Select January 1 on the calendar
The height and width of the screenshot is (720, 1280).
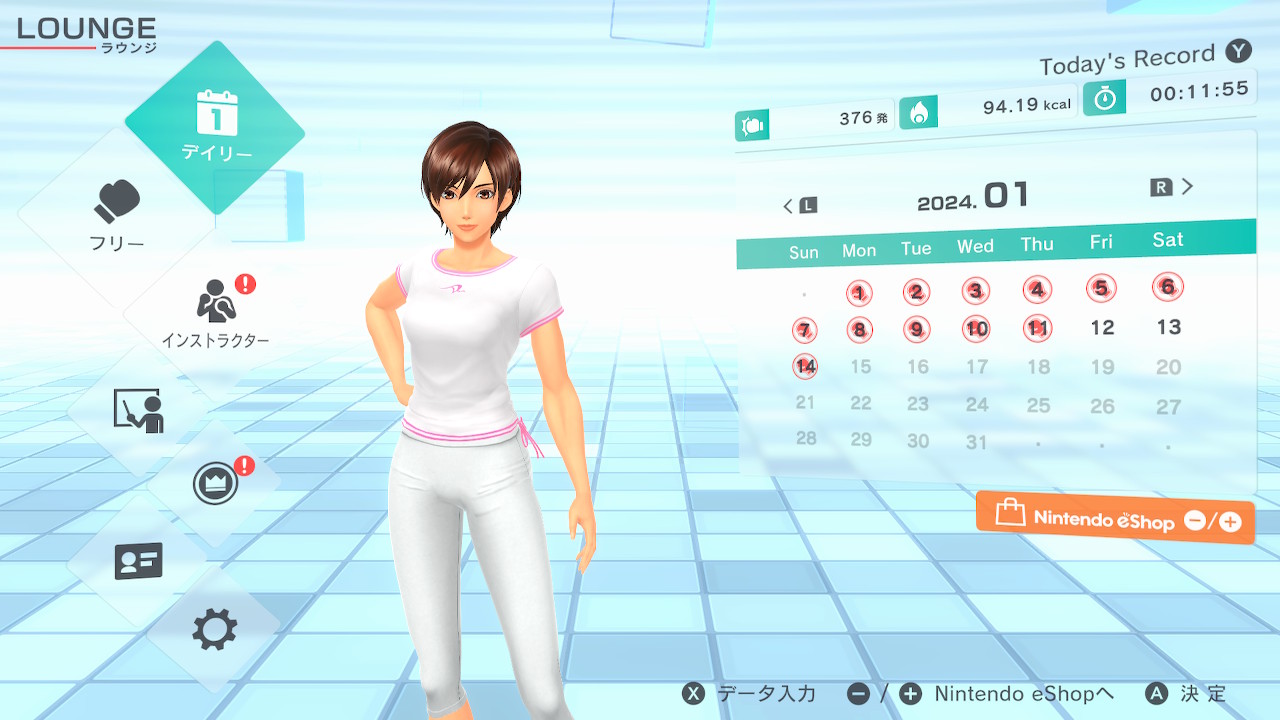click(859, 293)
